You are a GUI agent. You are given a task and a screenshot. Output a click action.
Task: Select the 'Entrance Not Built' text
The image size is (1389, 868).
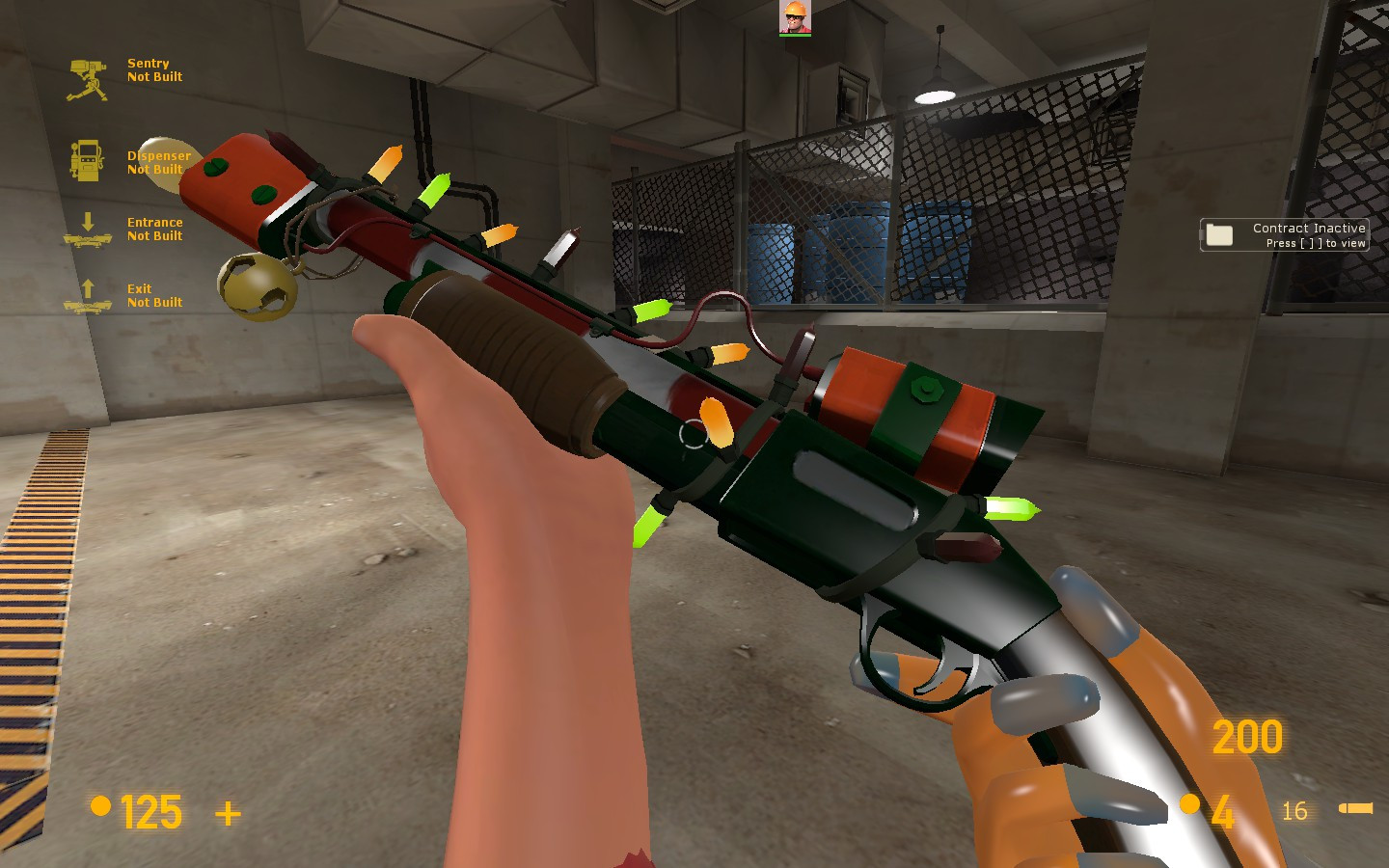click(154, 229)
